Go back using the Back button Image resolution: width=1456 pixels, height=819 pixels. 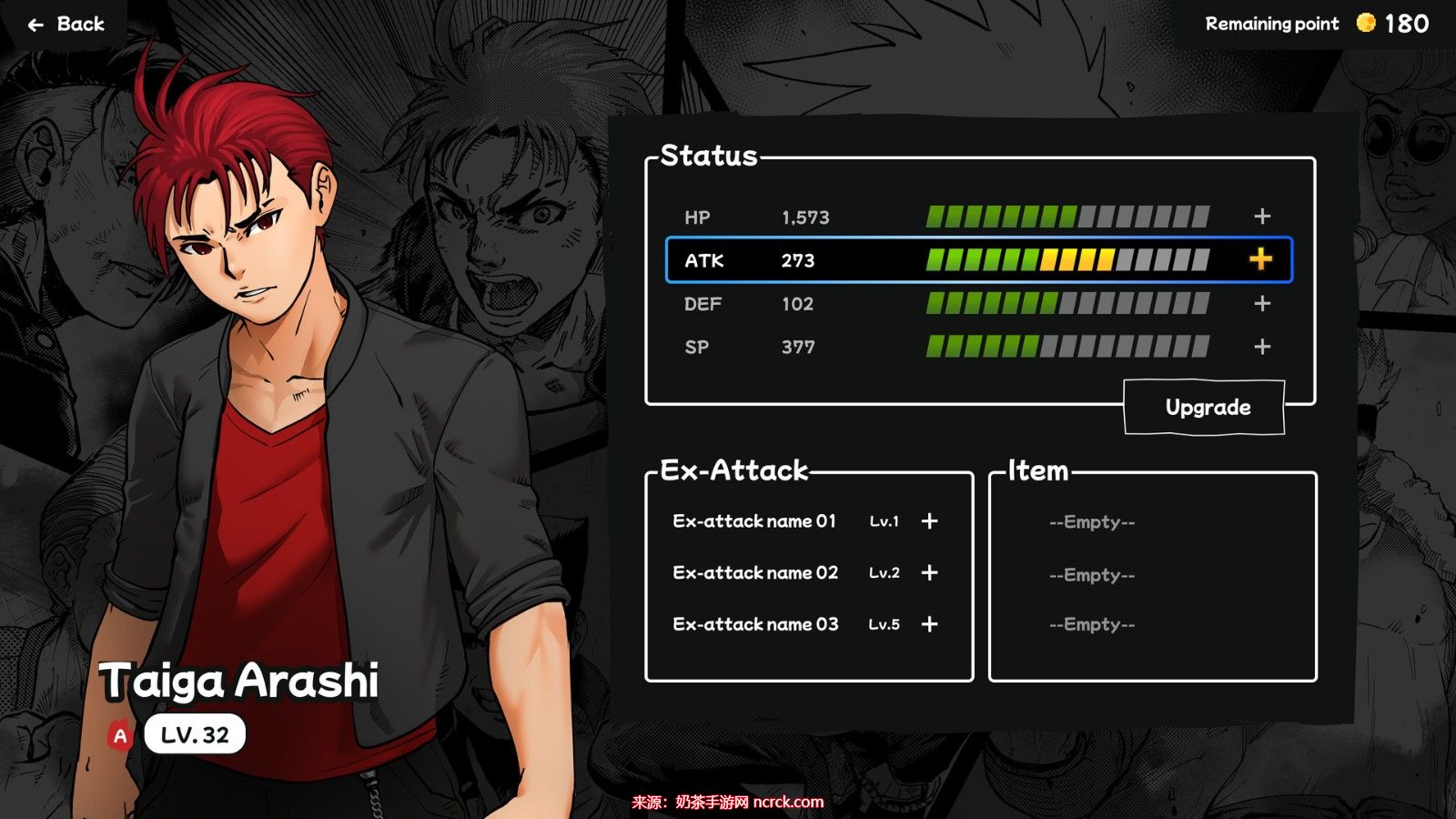pyautogui.click(x=66, y=25)
